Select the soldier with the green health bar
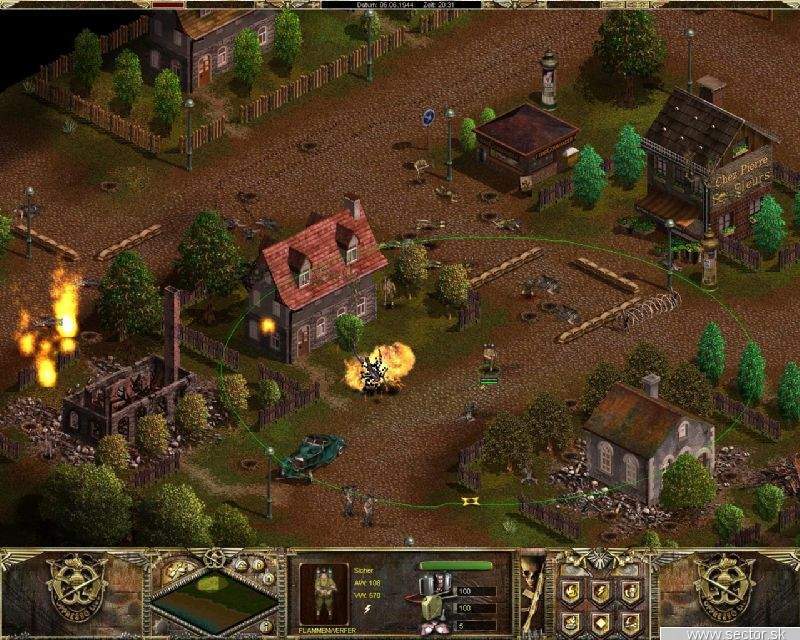This screenshot has width=800, height=640. (489, 362)
